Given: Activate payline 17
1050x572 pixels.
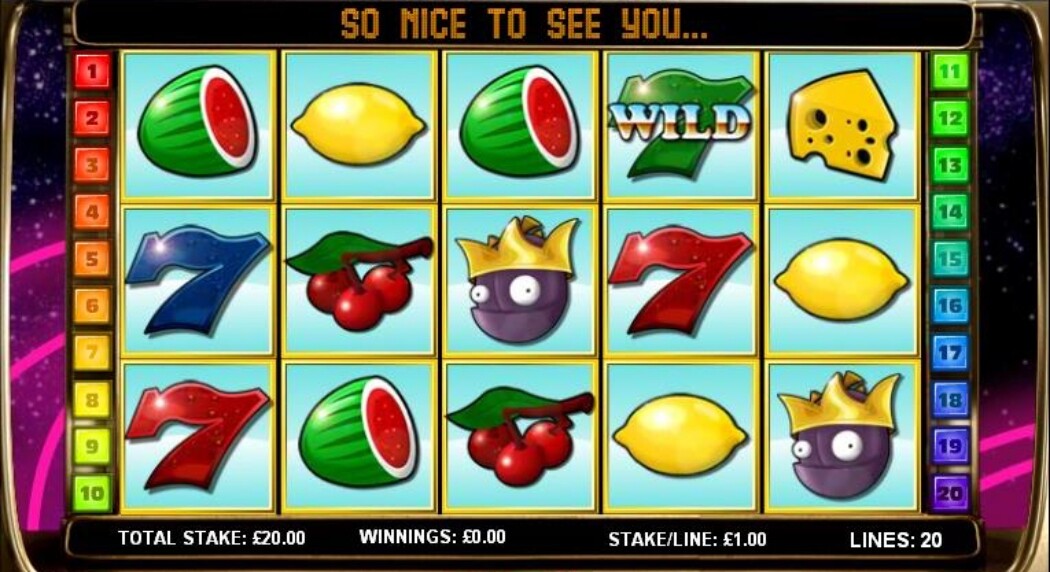Looking at the screenshot, I should [x=949, y=353].
